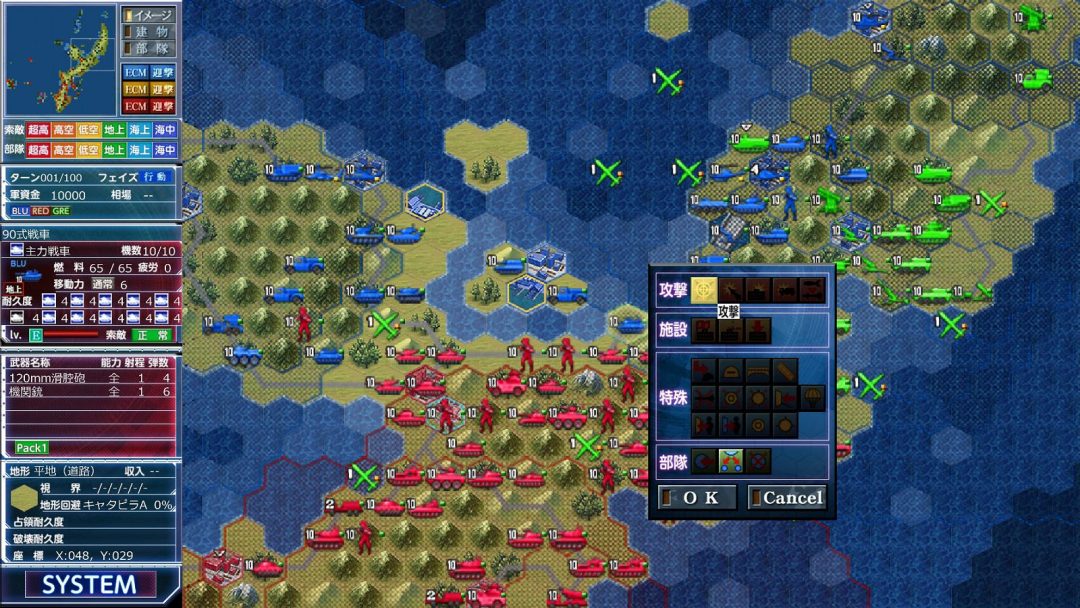Switch minimap to イメージ view

coord(148,15)
